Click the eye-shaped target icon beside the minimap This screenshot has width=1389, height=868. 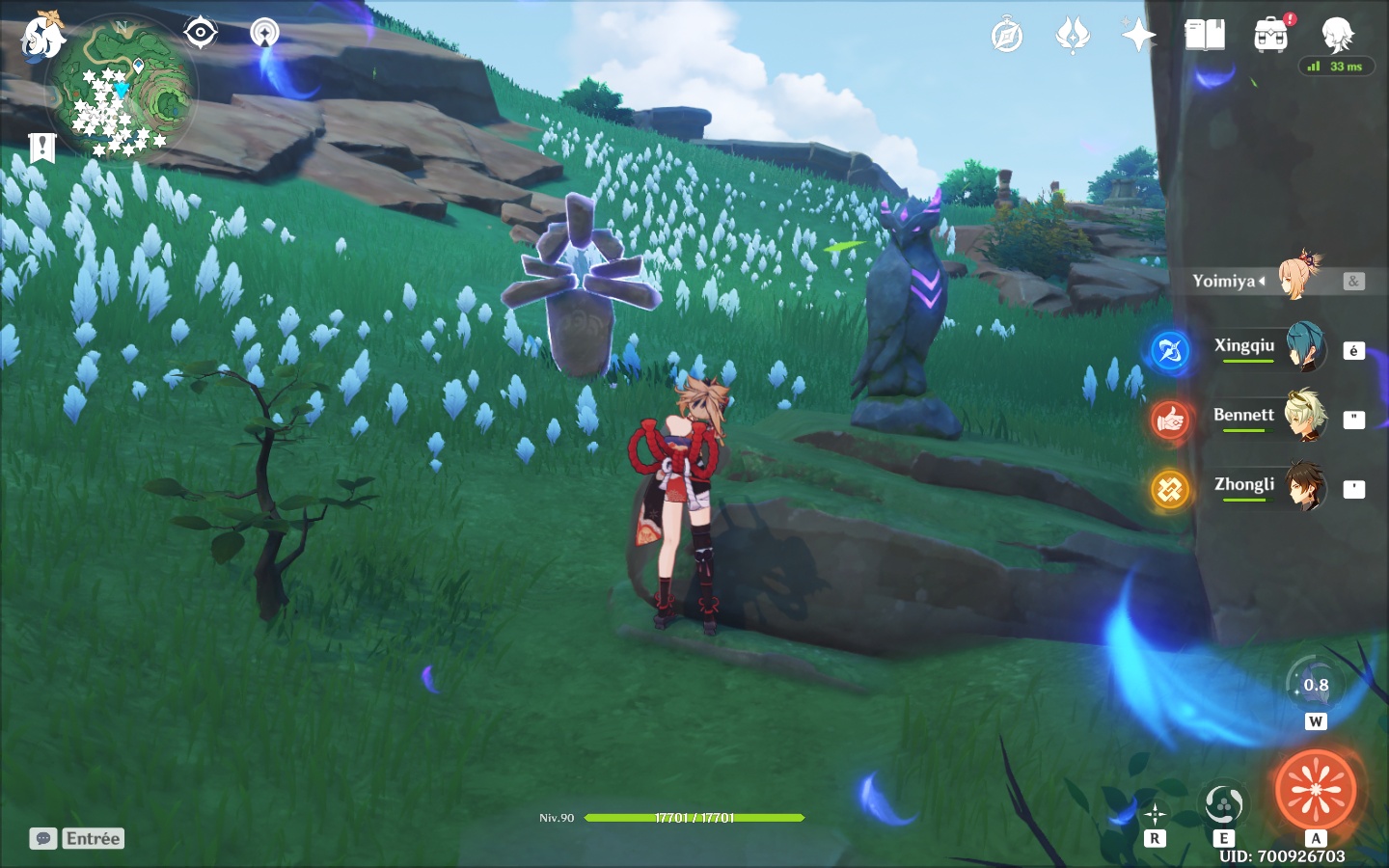(200, 33)
